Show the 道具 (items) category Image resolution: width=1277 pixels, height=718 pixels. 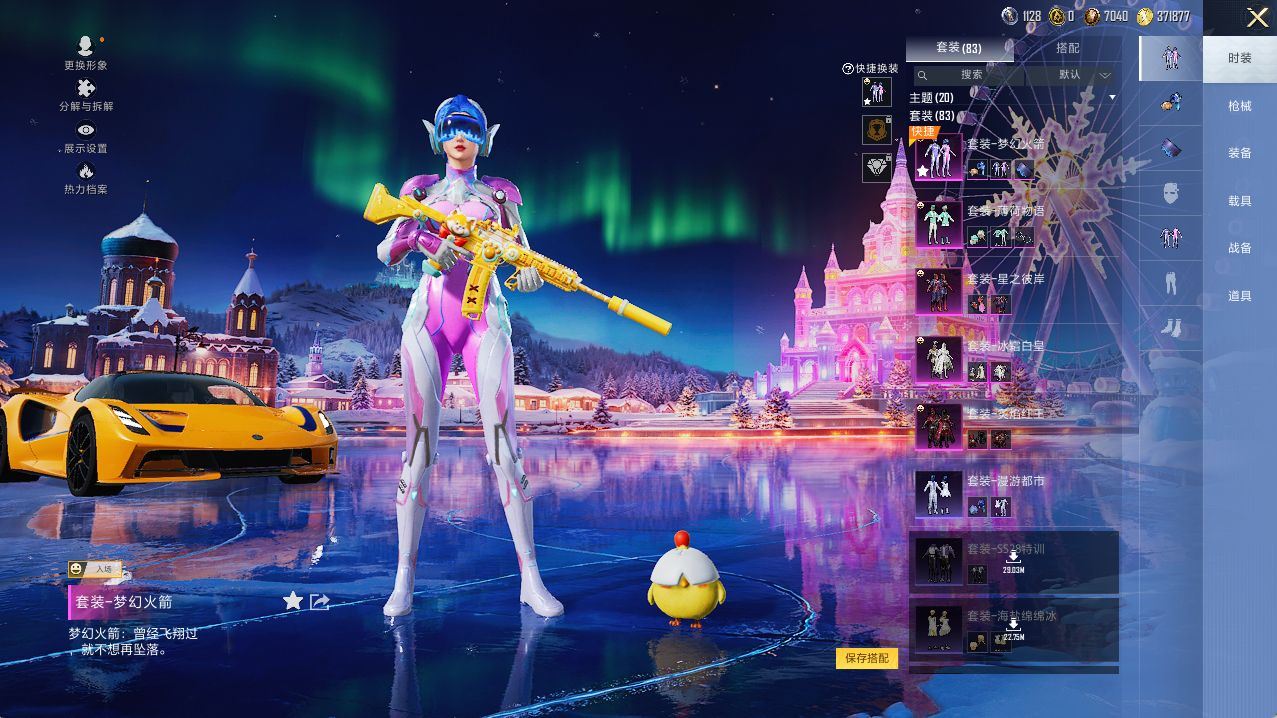coord(1239,296)
